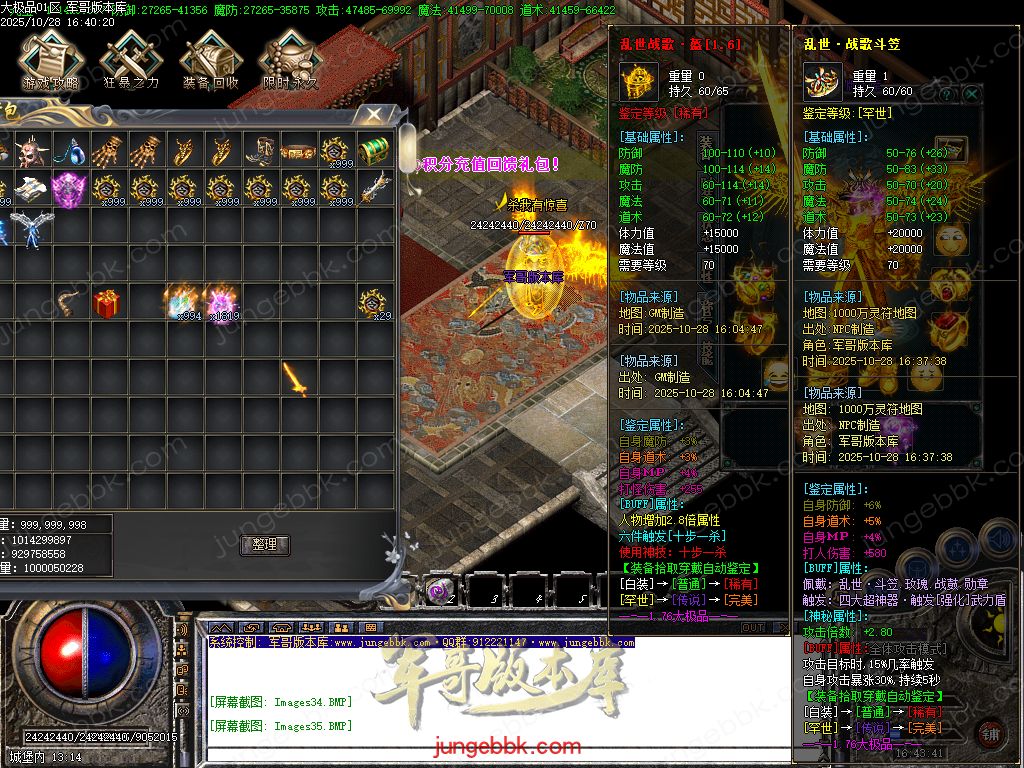Select the curved horn item
This screenshot has height=768, width=1024.
pyautogui.click(x=69, y=302)
